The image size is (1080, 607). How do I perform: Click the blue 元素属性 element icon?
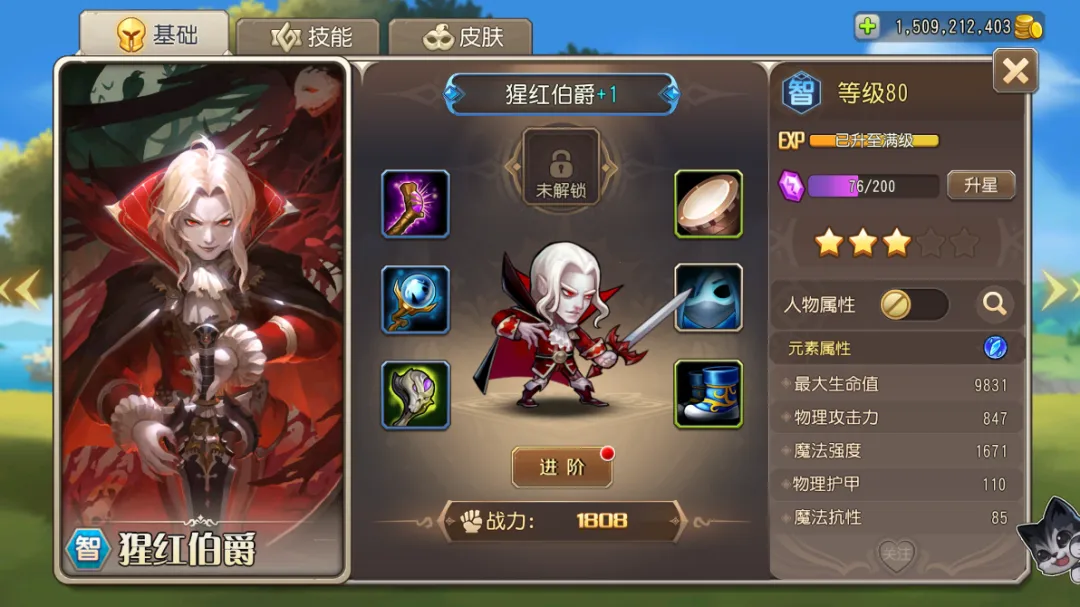995,348
